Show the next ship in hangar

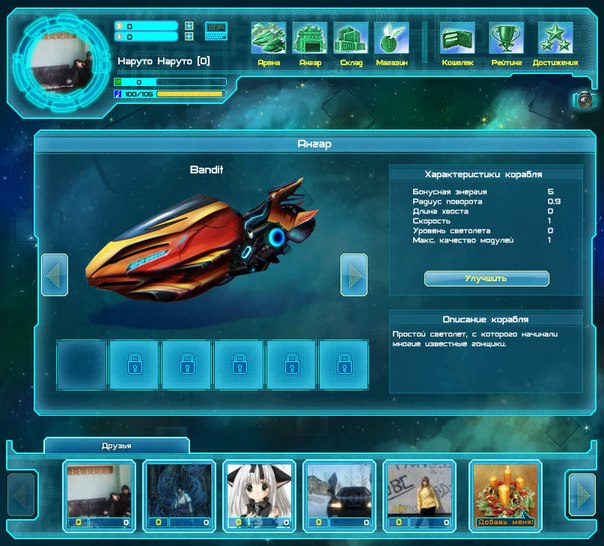(354, 274)
